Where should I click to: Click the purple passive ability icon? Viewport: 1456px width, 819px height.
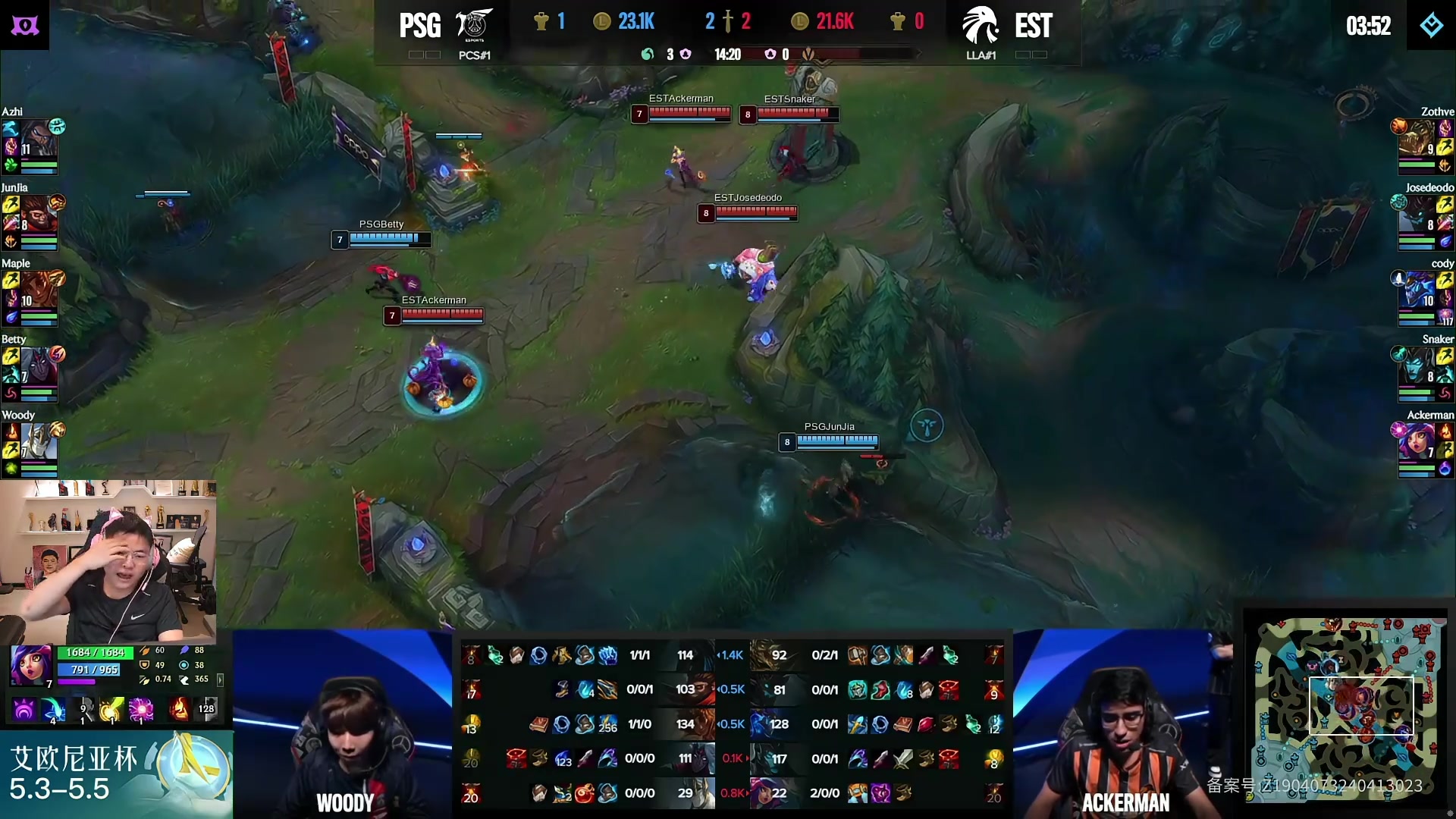(24, 710)
